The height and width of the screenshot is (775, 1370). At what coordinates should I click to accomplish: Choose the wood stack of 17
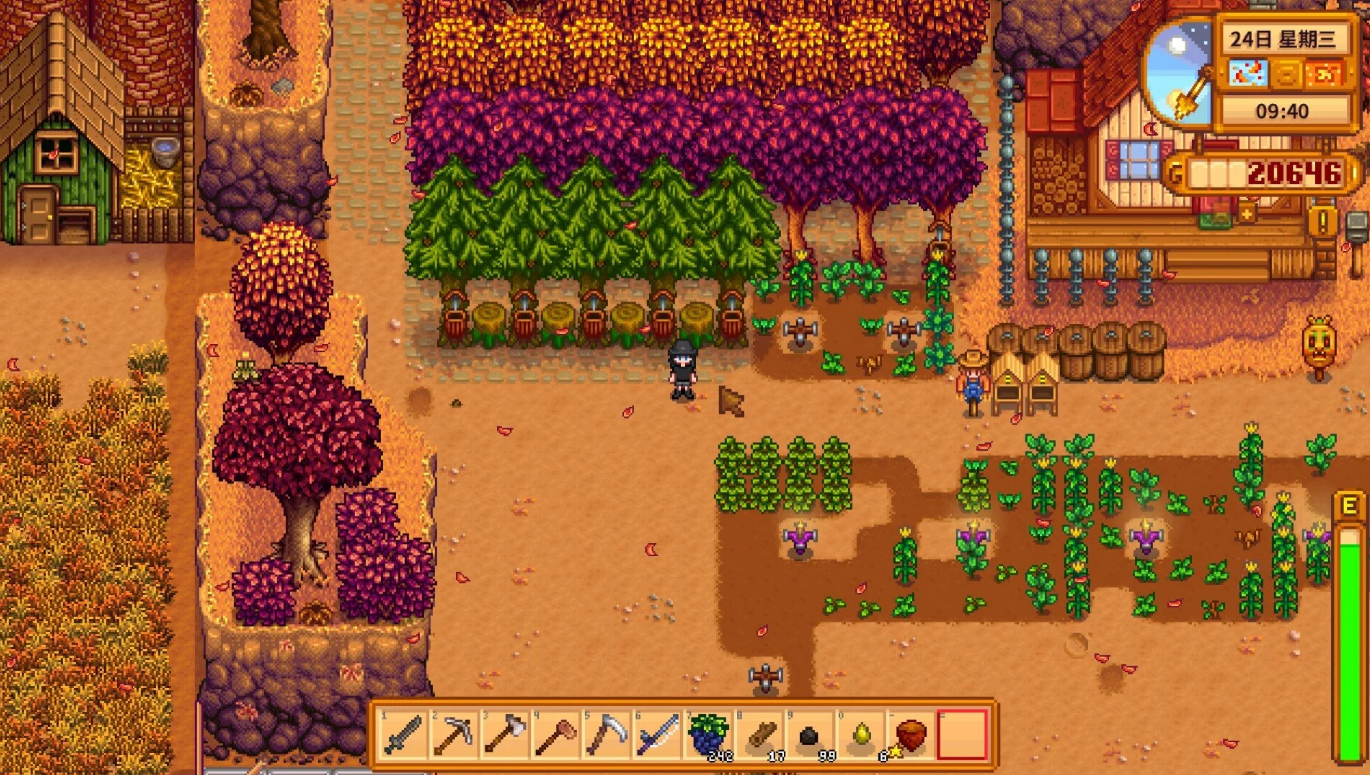point(759,735)
